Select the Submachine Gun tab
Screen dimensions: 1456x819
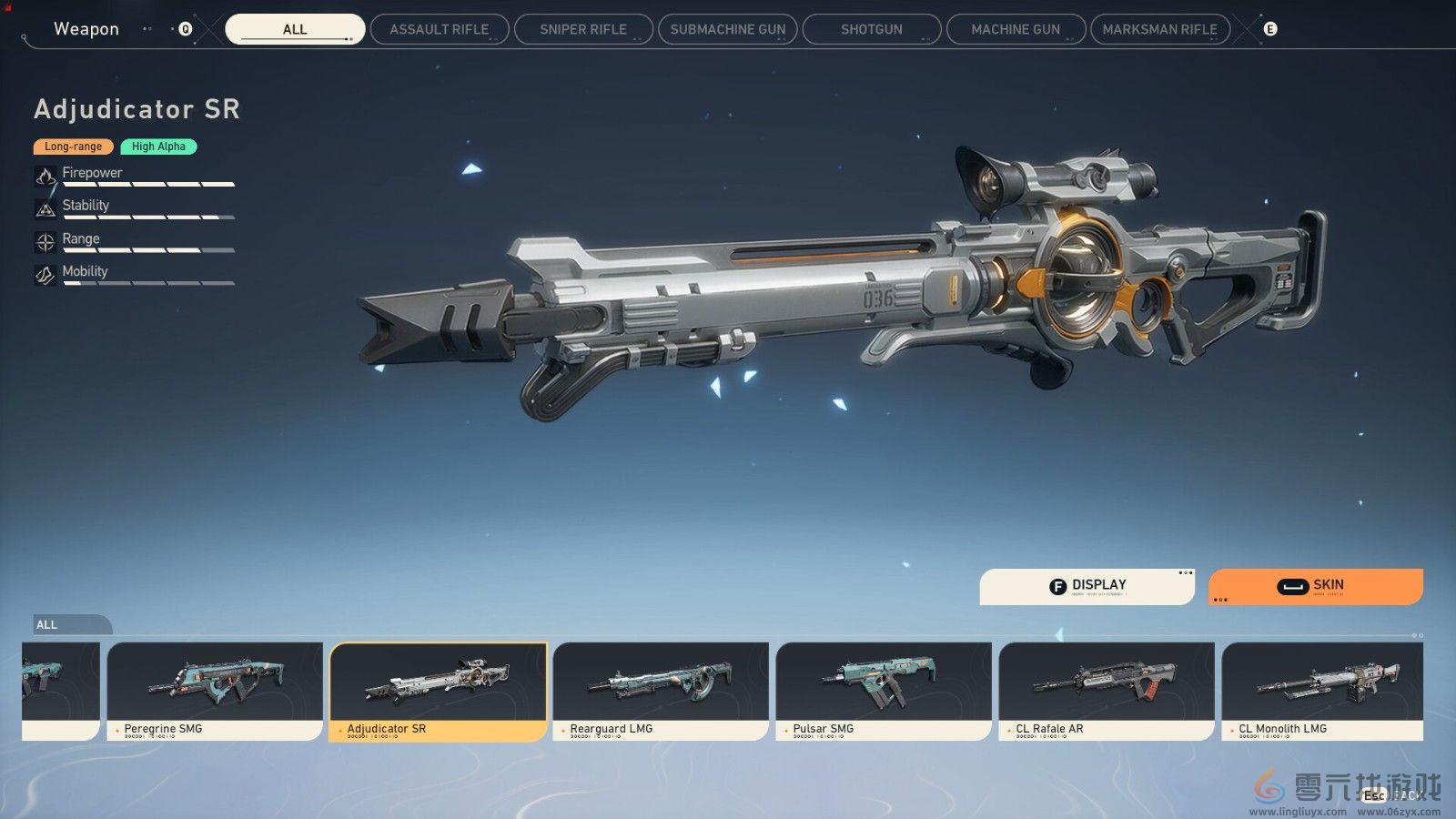click(727, 29)
